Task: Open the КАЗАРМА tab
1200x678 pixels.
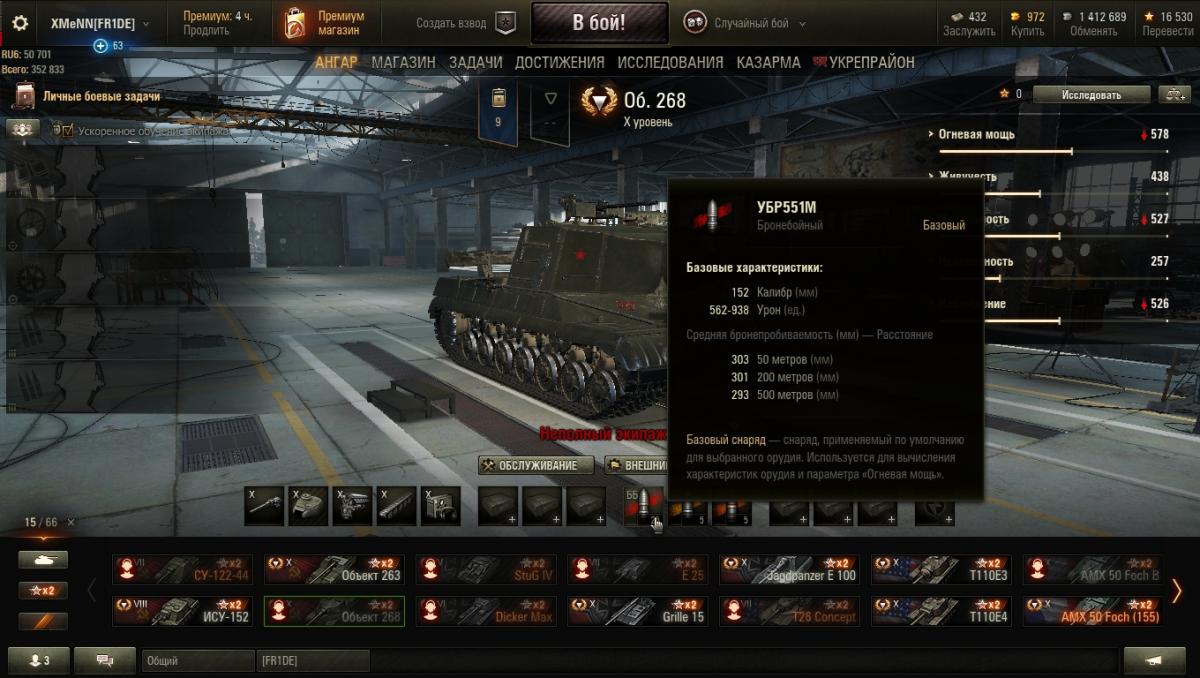Action: 768,62
